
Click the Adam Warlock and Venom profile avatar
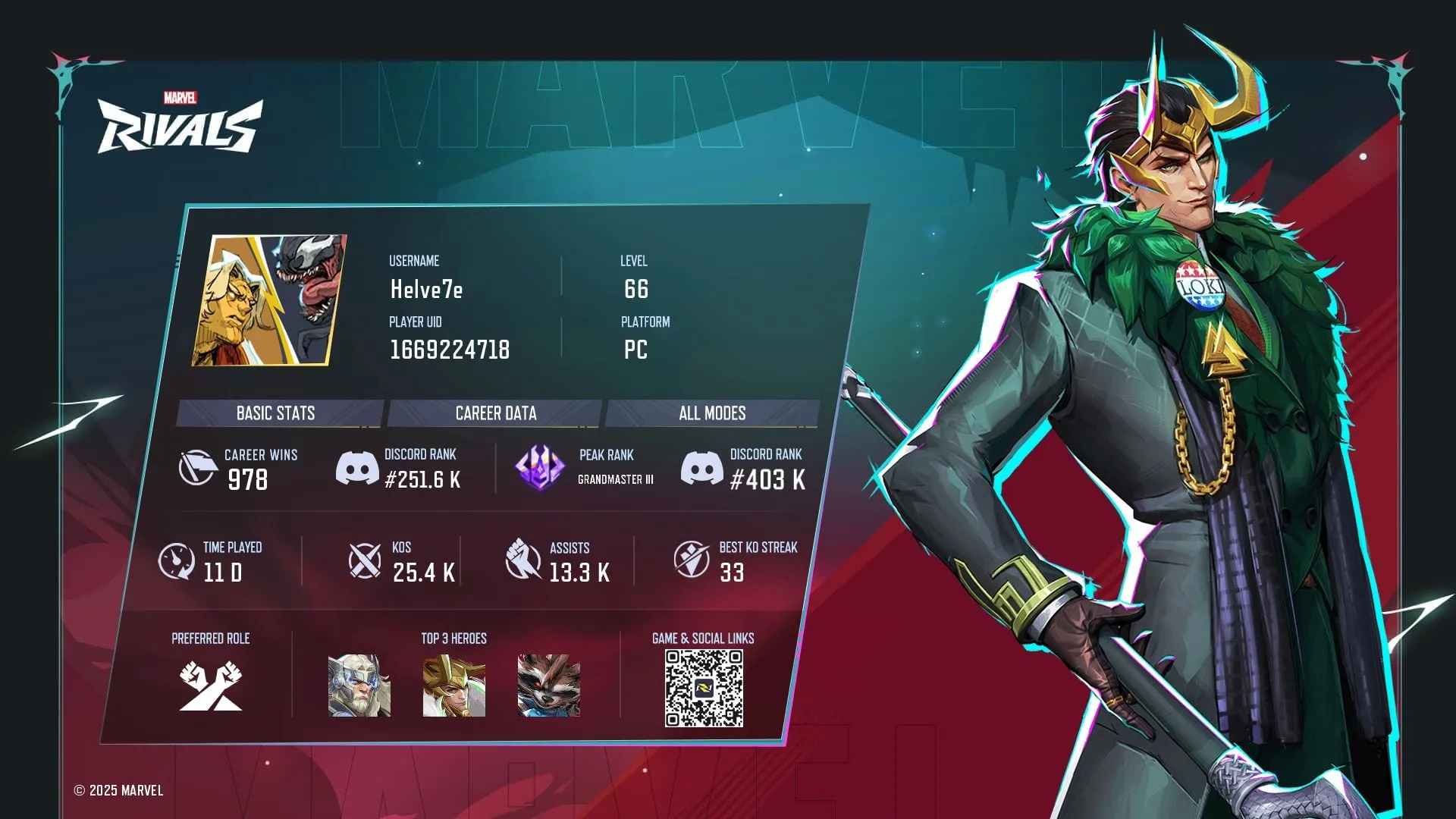pos(268,300)
